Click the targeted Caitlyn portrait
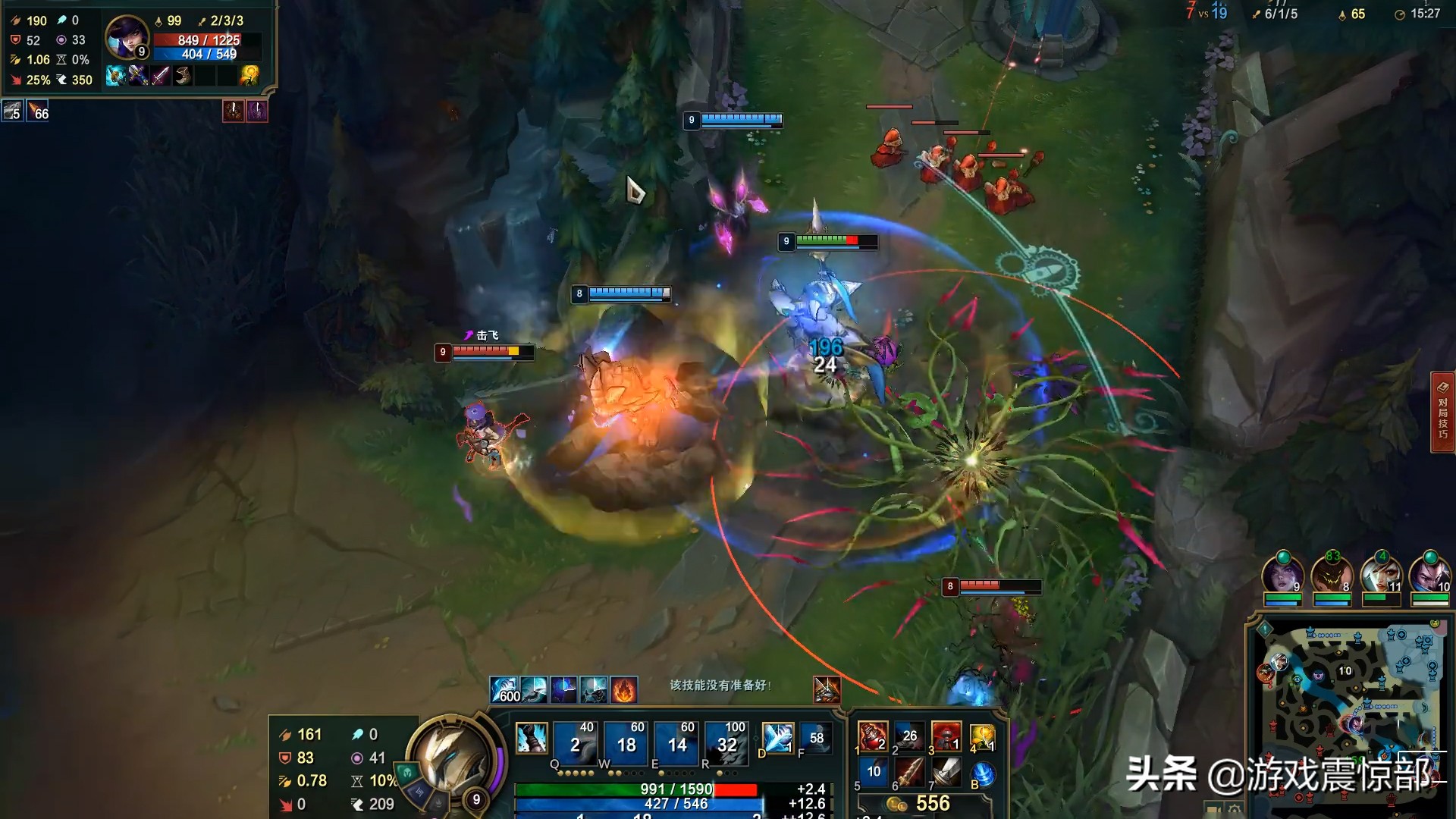Viewport: 1456px width, 819px height. (126, 36)
